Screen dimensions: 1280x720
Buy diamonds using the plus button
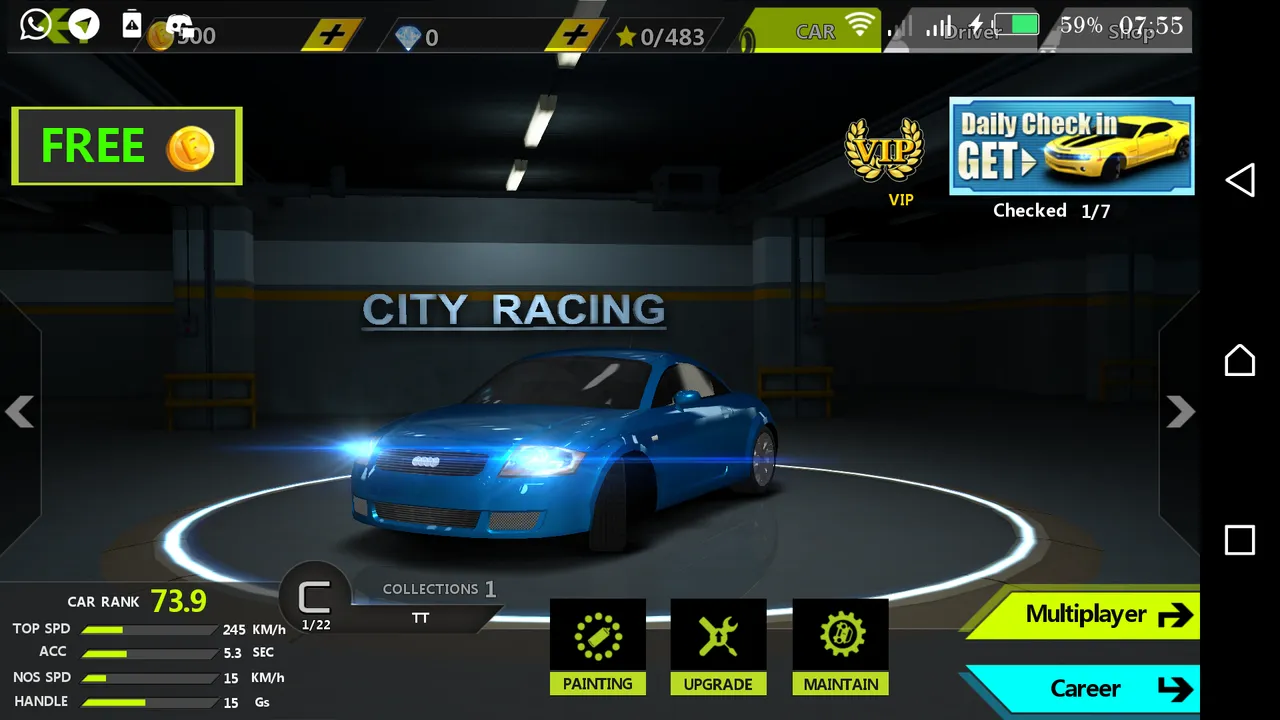click(575, 36)
